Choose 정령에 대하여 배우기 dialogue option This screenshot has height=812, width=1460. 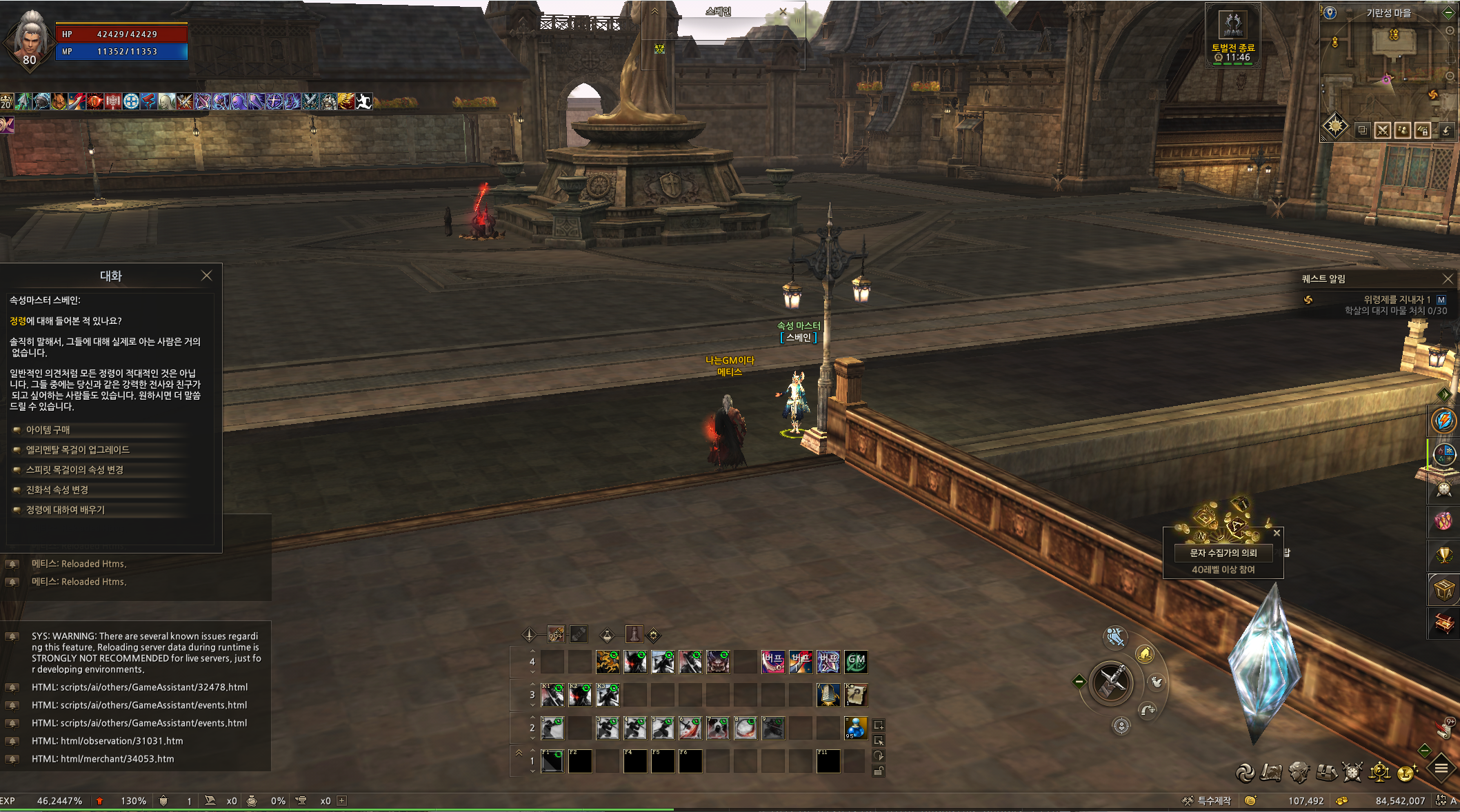click(x=66, y=509)
